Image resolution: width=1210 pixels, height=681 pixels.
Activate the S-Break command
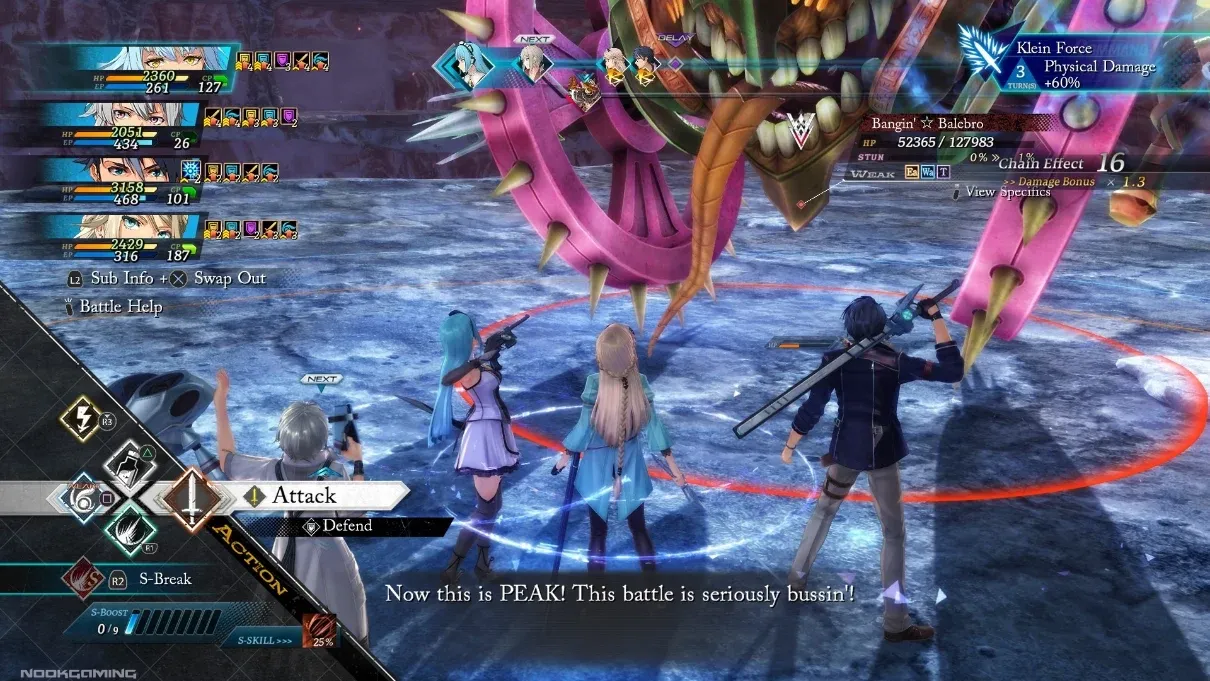165,579
